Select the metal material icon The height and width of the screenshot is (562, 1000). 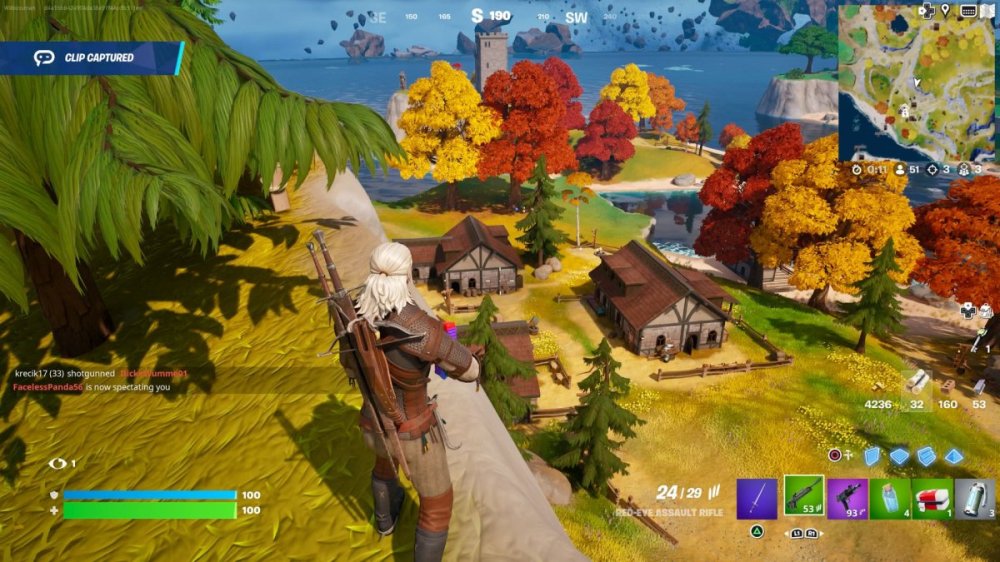[x=981, y=383]
